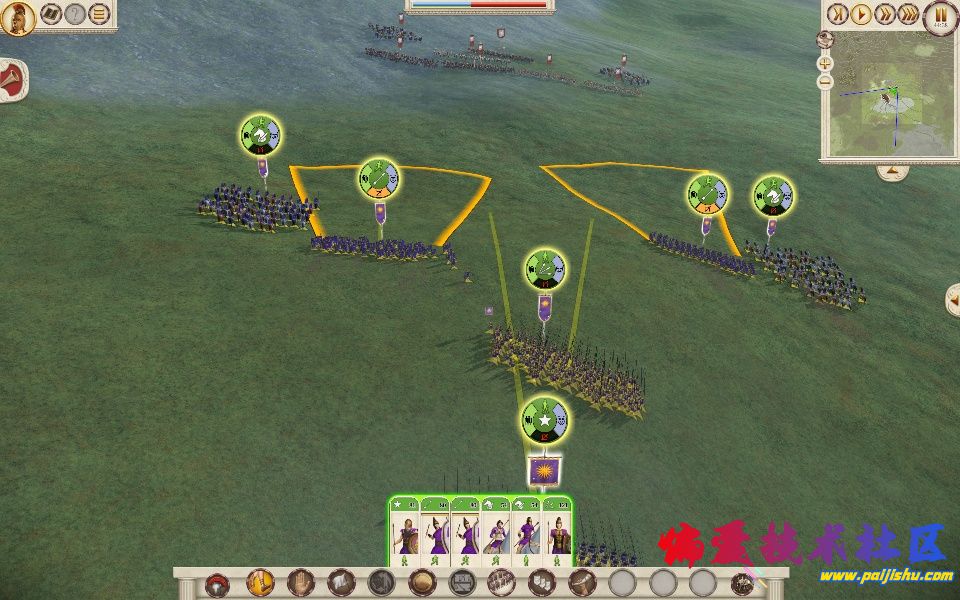Open the general's helmet portrait button
This screenshot has height=600, width=960.
17,17
